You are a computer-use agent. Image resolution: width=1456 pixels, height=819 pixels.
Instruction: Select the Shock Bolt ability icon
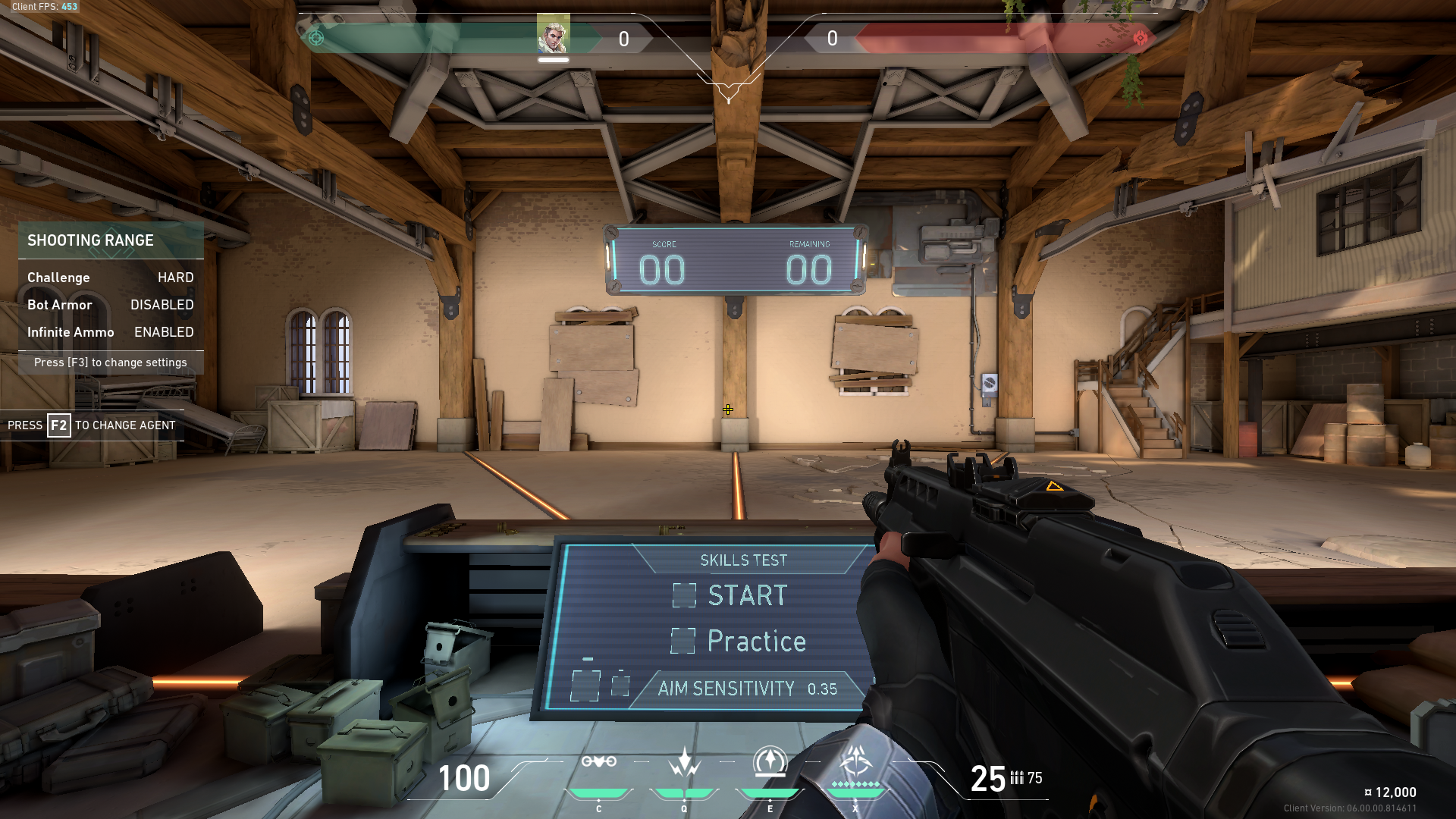684,762
